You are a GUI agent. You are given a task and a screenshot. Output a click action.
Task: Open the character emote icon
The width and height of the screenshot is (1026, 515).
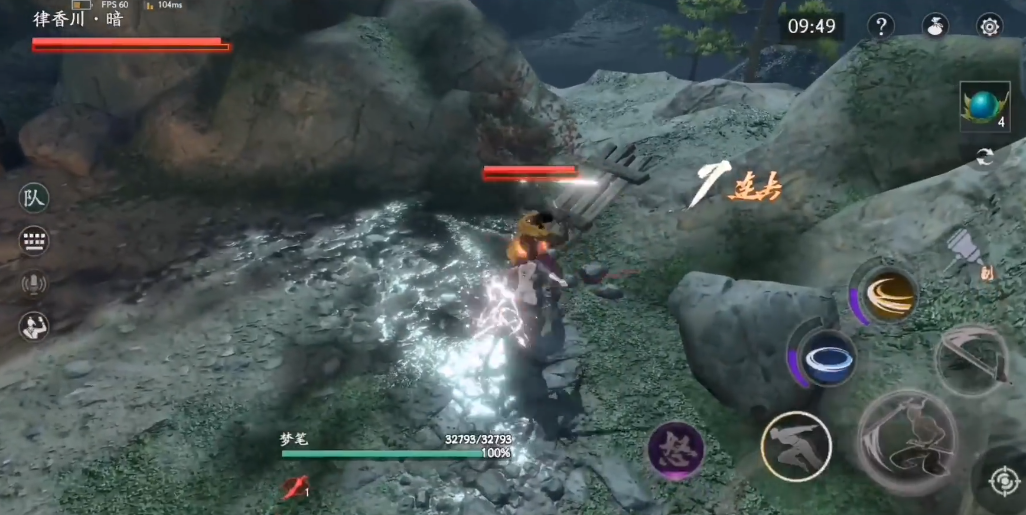click(34, 326)
